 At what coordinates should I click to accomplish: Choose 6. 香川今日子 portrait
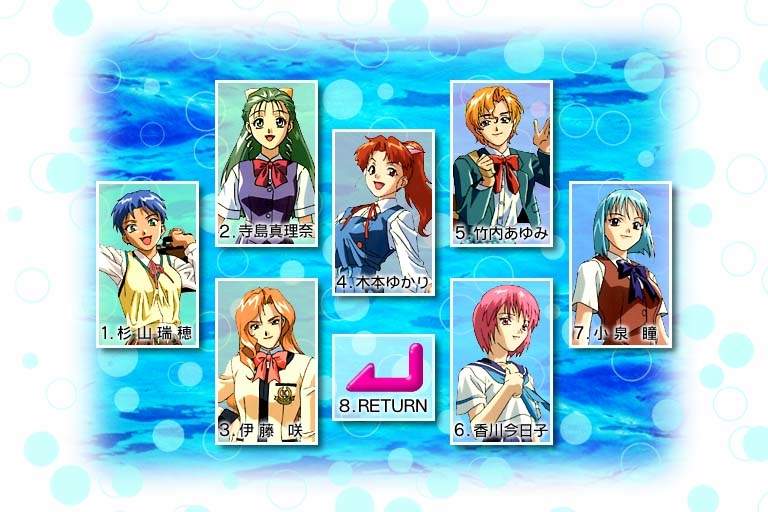501,361
